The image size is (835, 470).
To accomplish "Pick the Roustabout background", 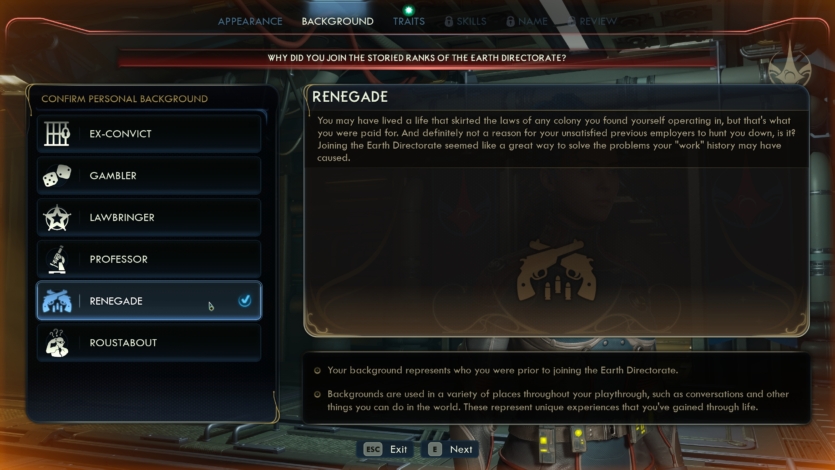I will pyautogui.click(x=149, y=343).
